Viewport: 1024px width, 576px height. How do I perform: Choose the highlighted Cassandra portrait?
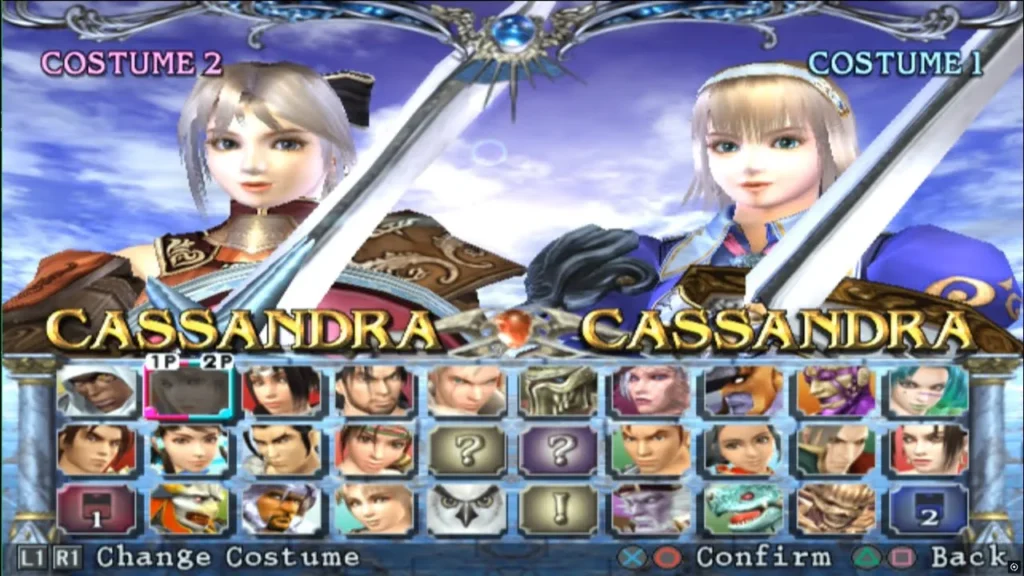(x=190, y=391)
